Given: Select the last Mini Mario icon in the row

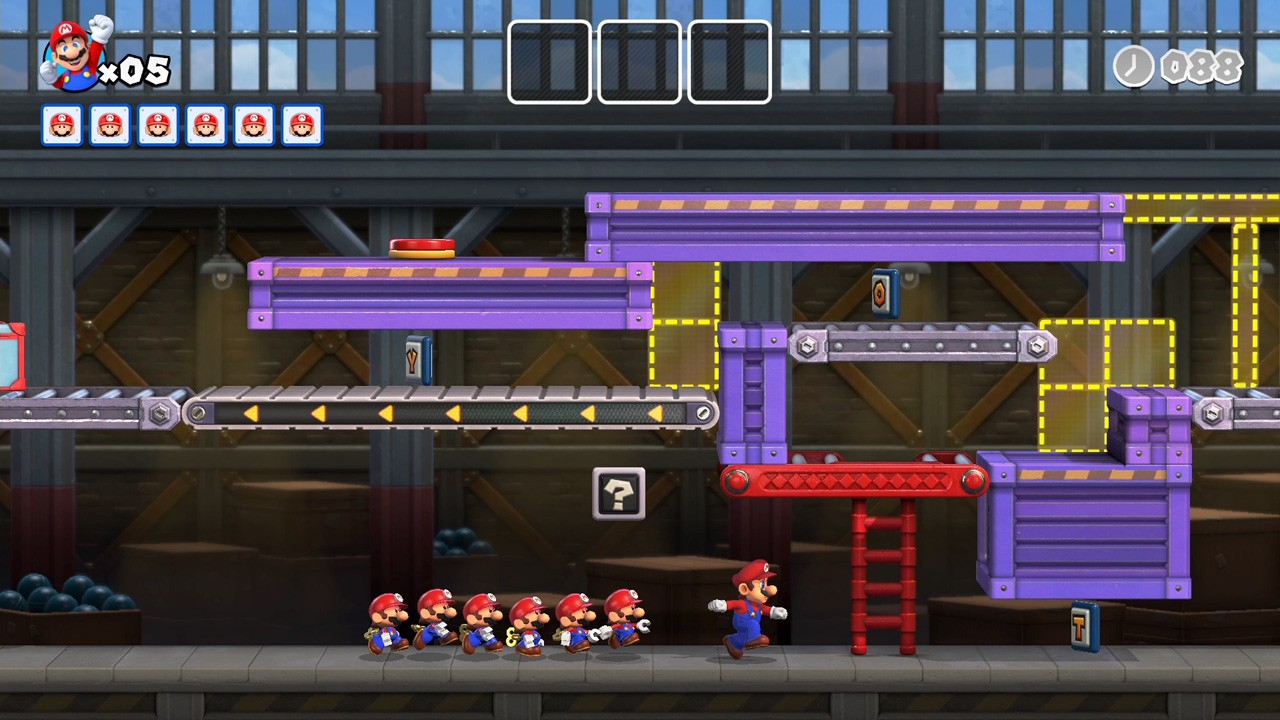Looking at the screenshot, I should (x=301, y=124).
